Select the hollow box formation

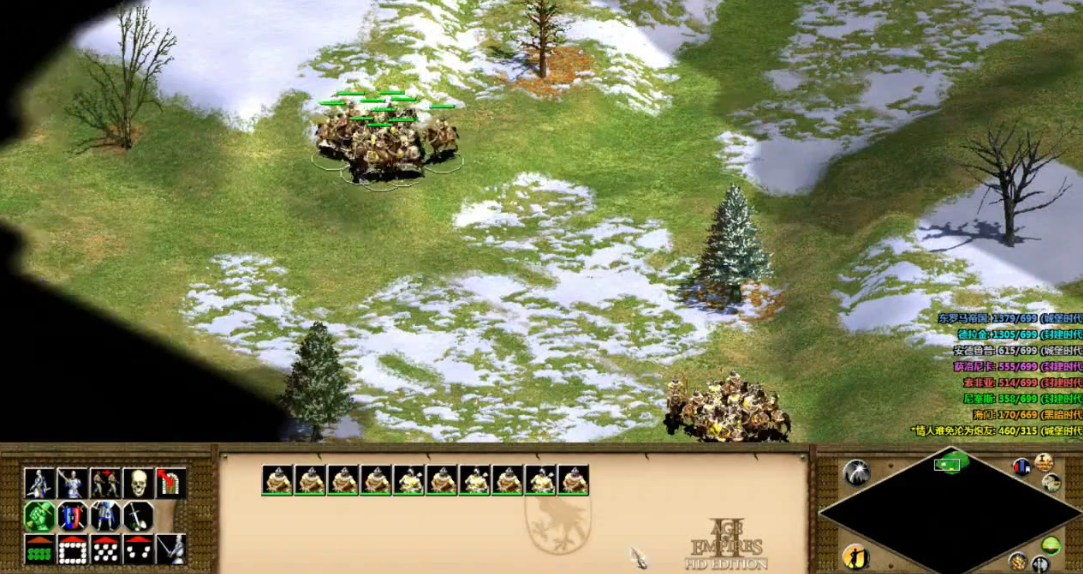(72, 549)
